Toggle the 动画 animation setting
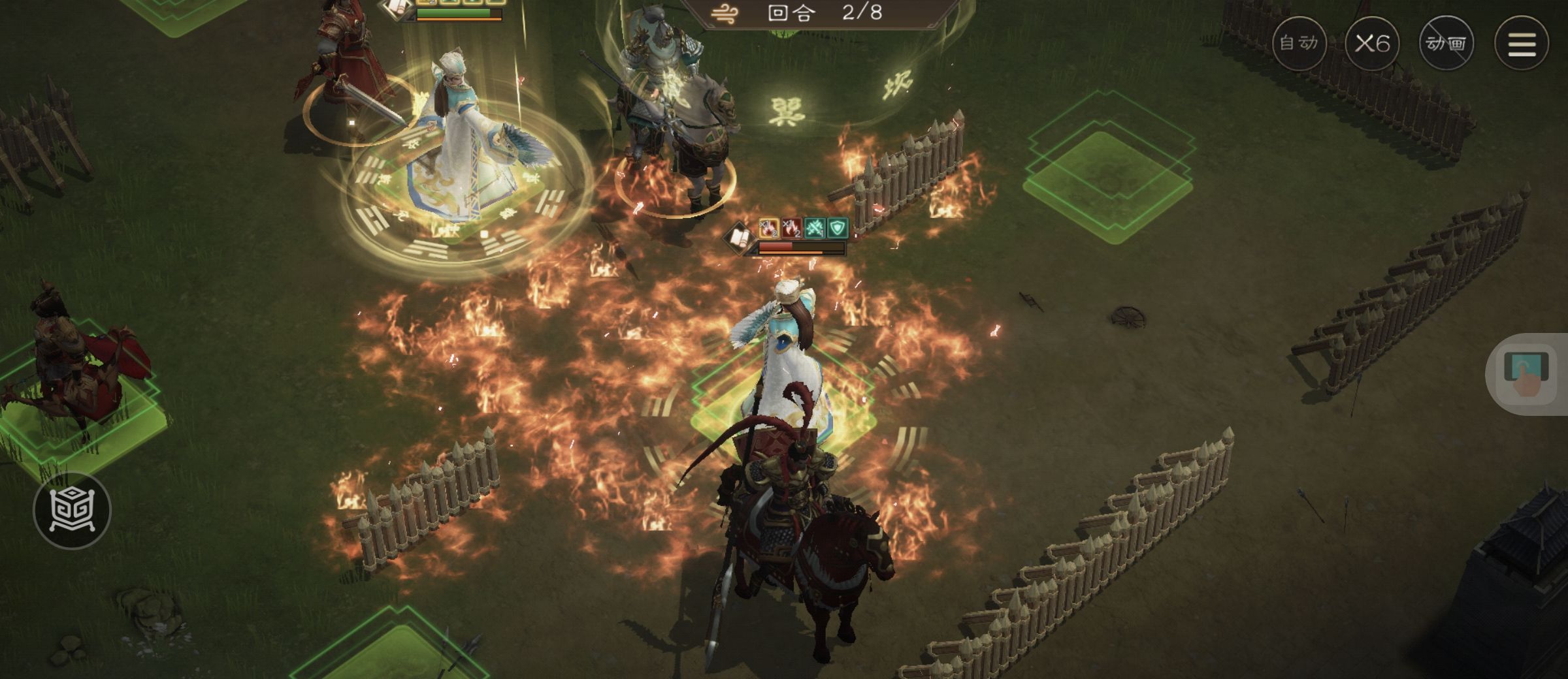Image resolution: width=1568 pixels, height=679 pixels. click(1446, 44)
